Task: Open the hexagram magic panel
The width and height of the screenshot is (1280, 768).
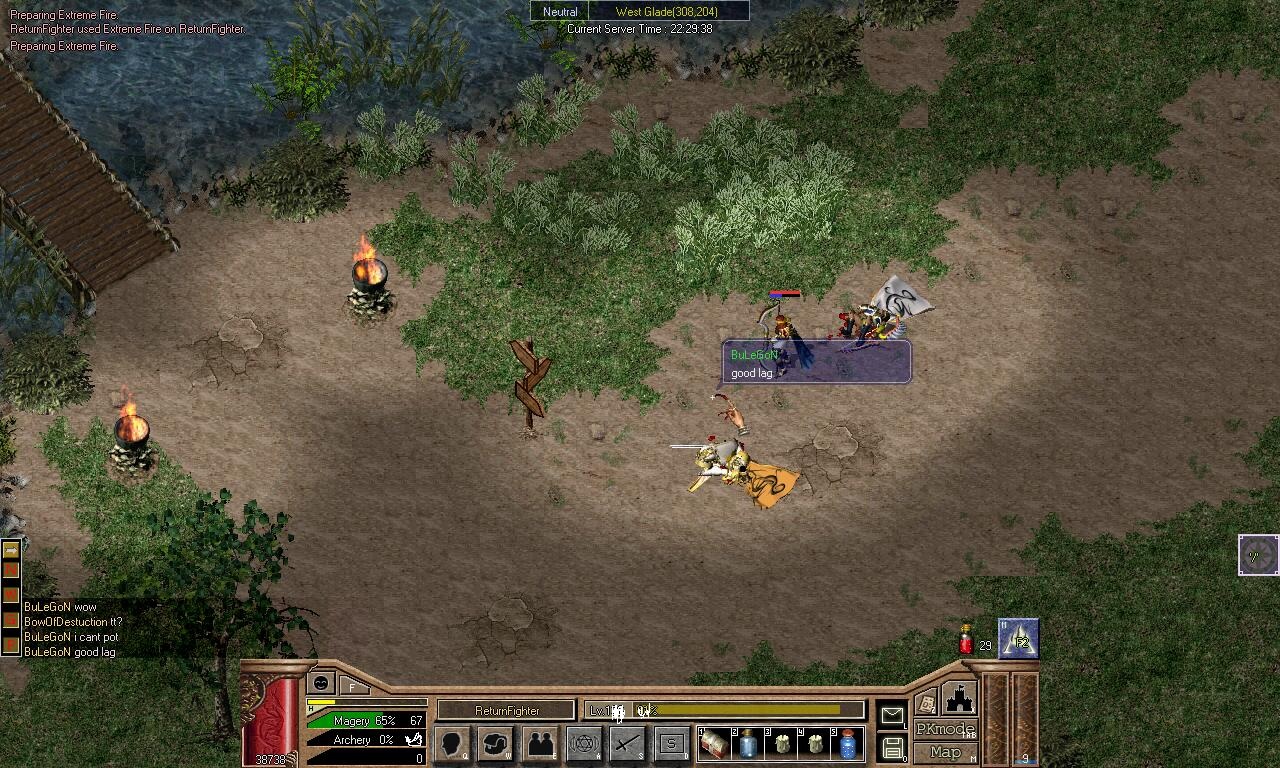Action: [x=584, y=743]
